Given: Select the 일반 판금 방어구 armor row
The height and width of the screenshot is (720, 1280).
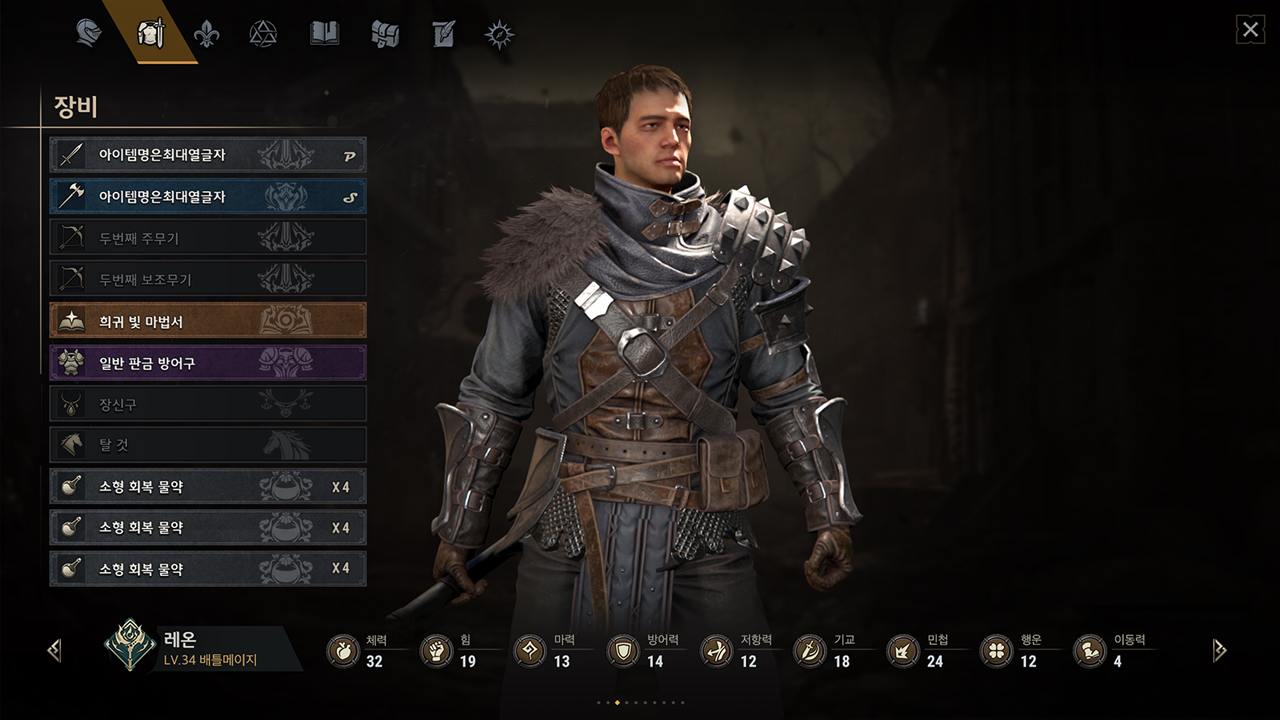Looking at the screenshot, I should [x=208, y=363].
